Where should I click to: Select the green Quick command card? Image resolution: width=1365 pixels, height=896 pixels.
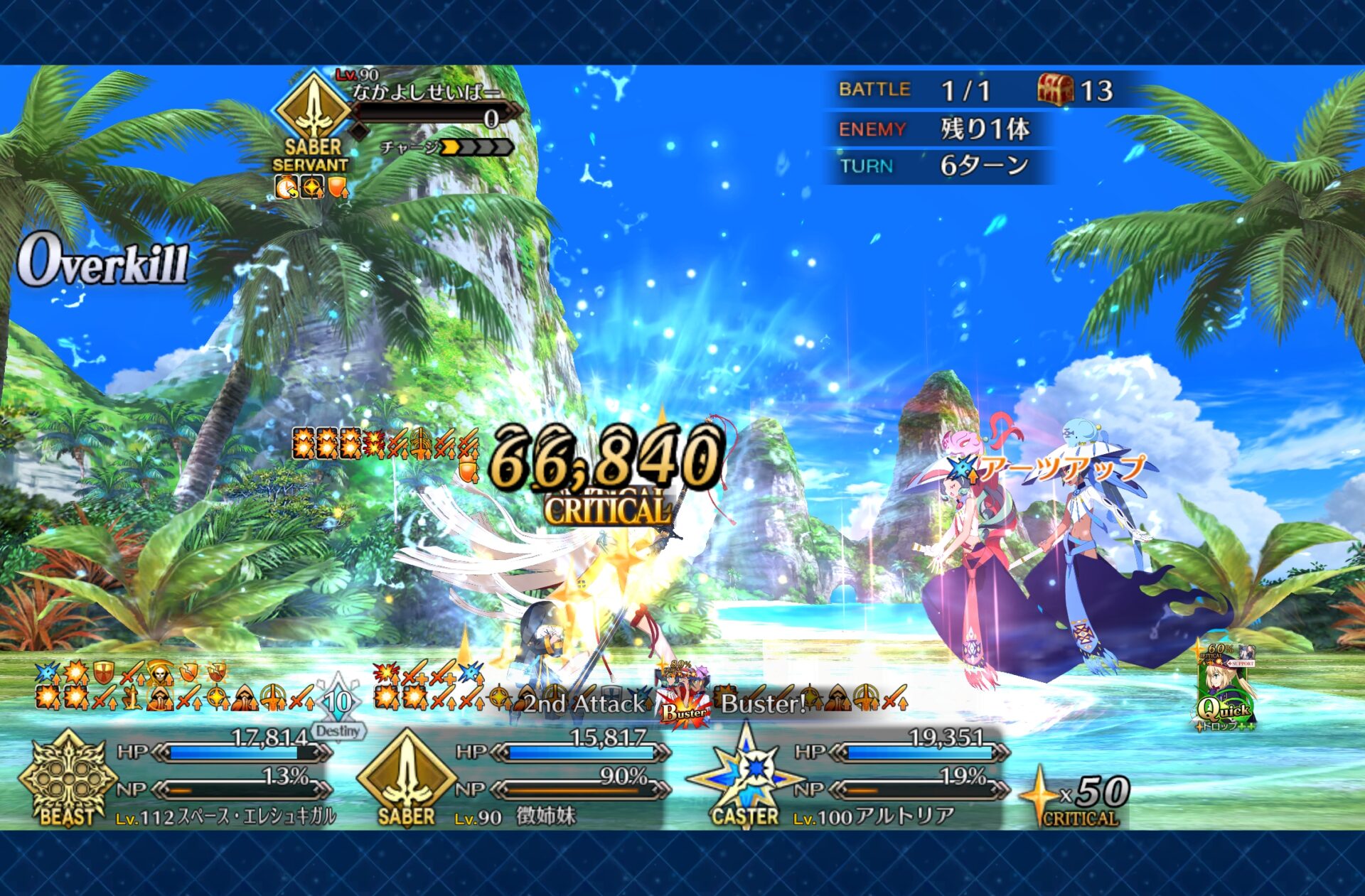coord(1226,688)
